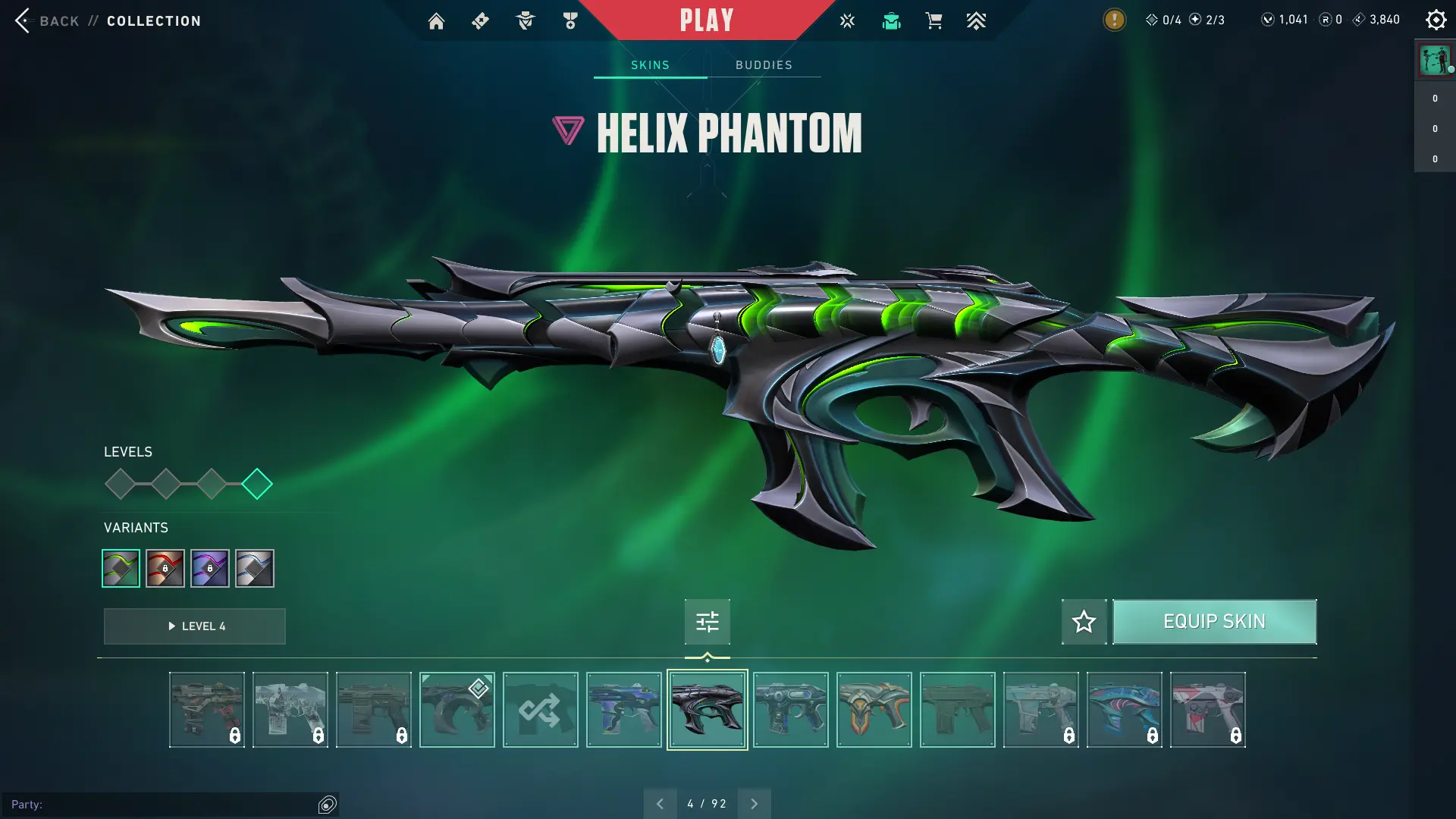Choose the green variant swatch
Screen dimensions: 1456x819
coord(121,568)
